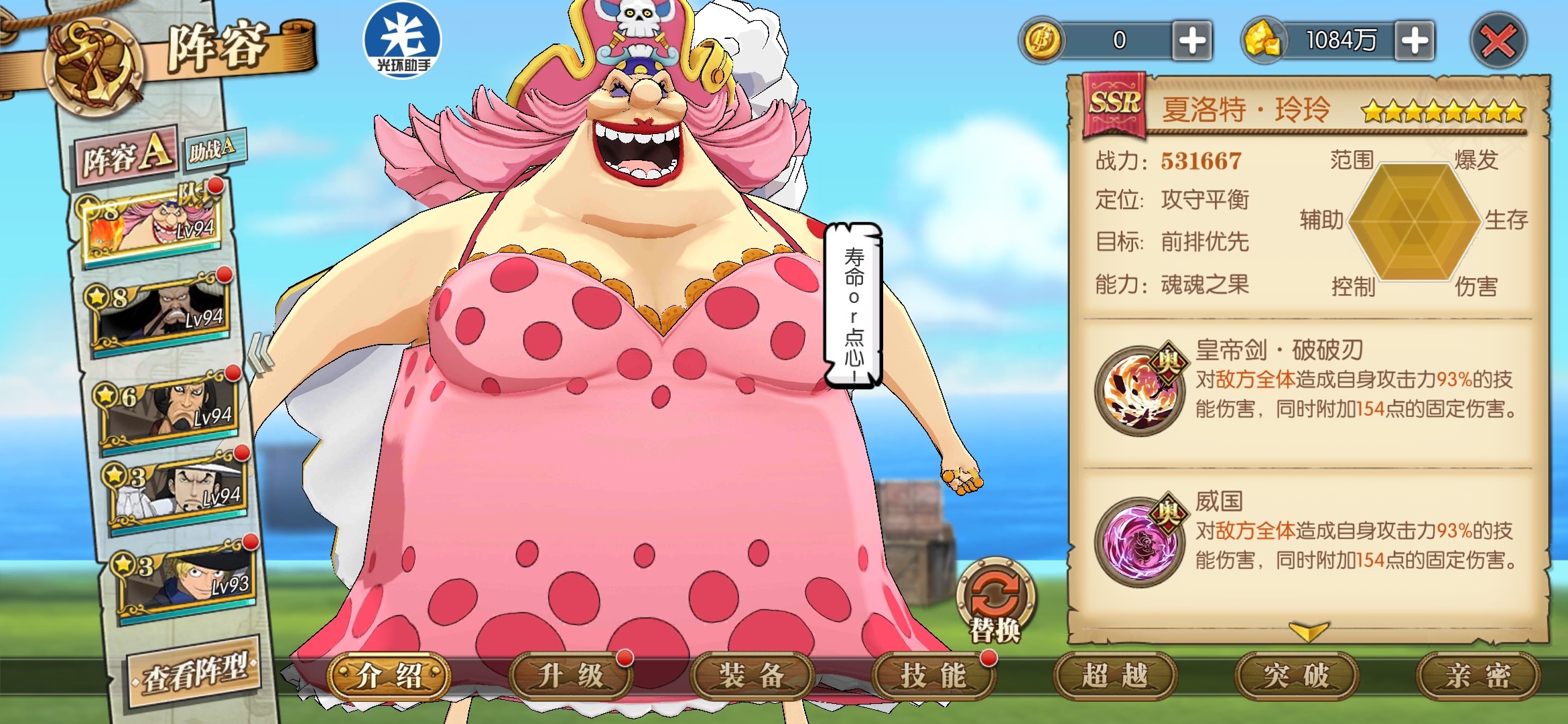The height and width of the screenshot is (724, 1568).
Task: Open the 技能 skills tab
Action: click(x=933, y=676)
